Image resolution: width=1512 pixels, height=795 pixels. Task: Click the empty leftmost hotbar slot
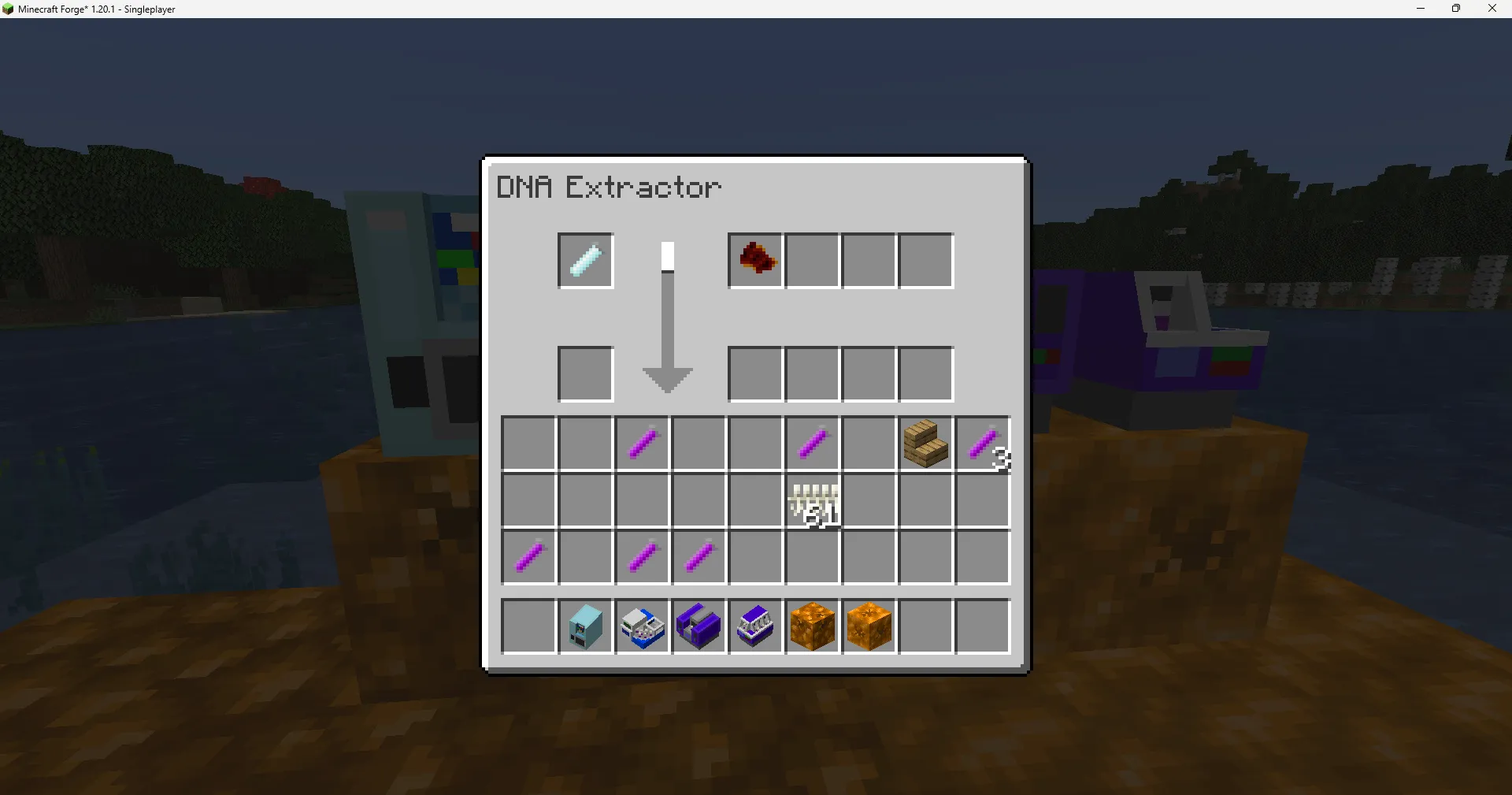[529, 626]
